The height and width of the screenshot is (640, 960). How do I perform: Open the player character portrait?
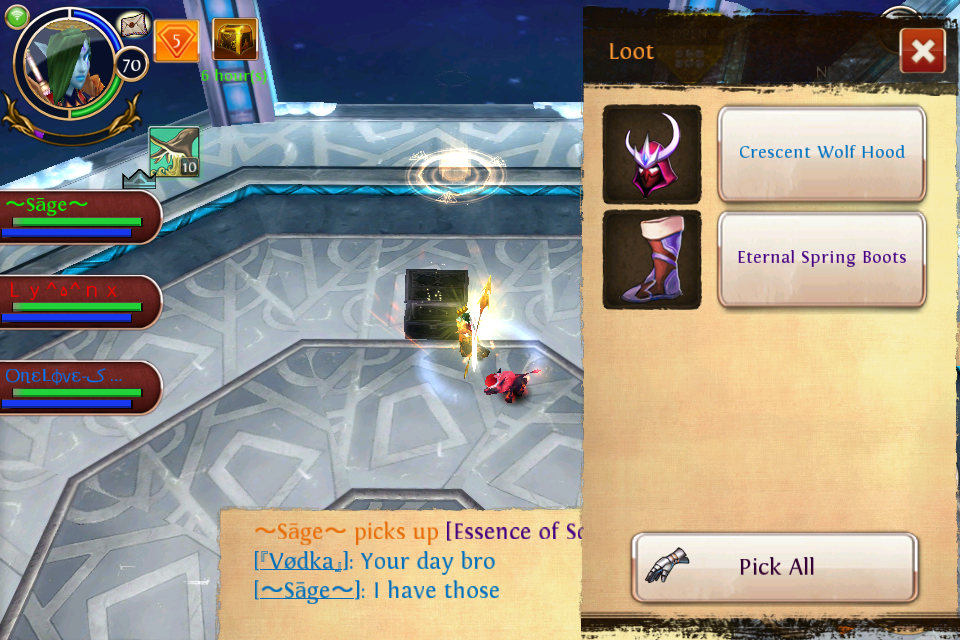pos(70,63)
